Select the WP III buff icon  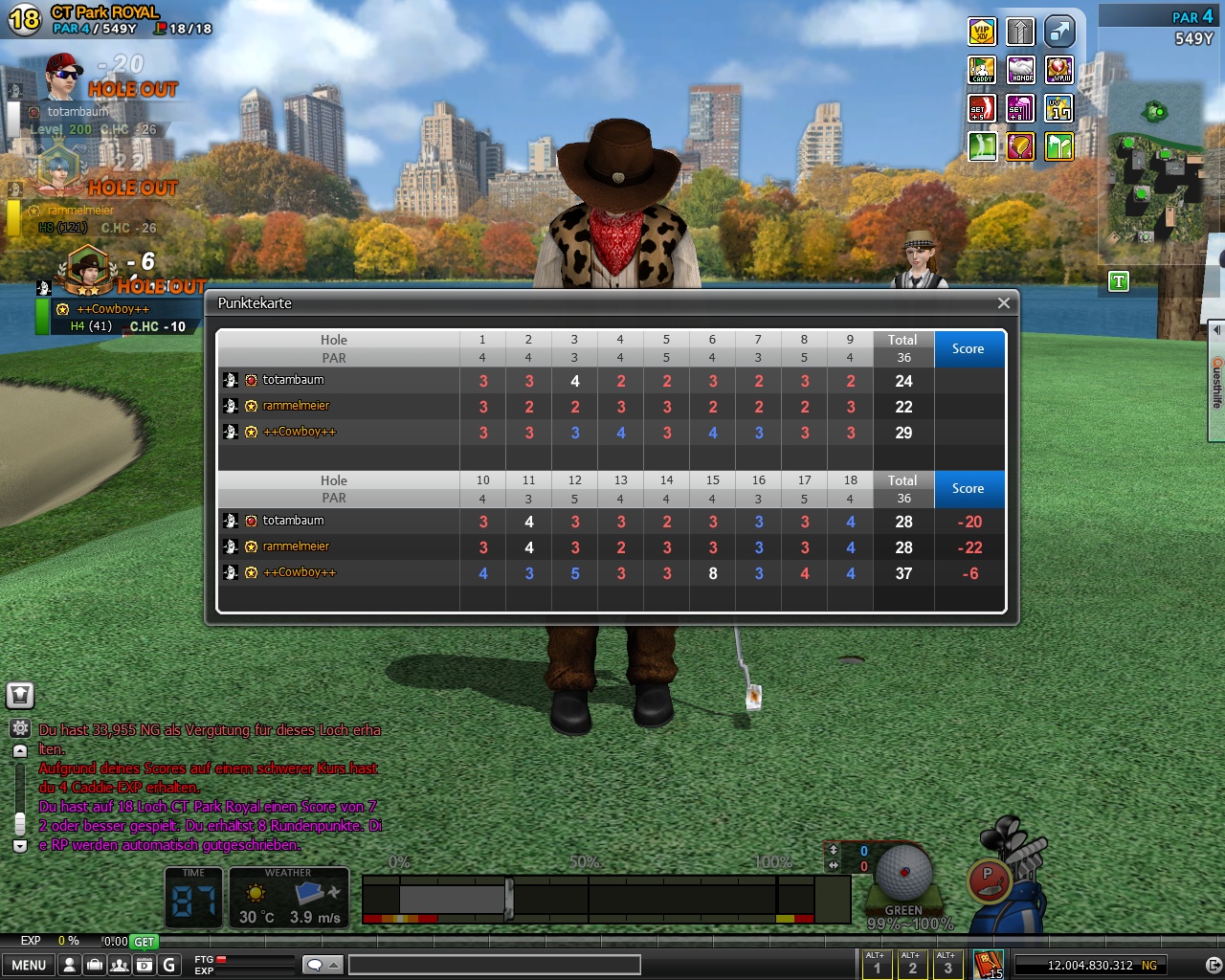point(1059,70)
